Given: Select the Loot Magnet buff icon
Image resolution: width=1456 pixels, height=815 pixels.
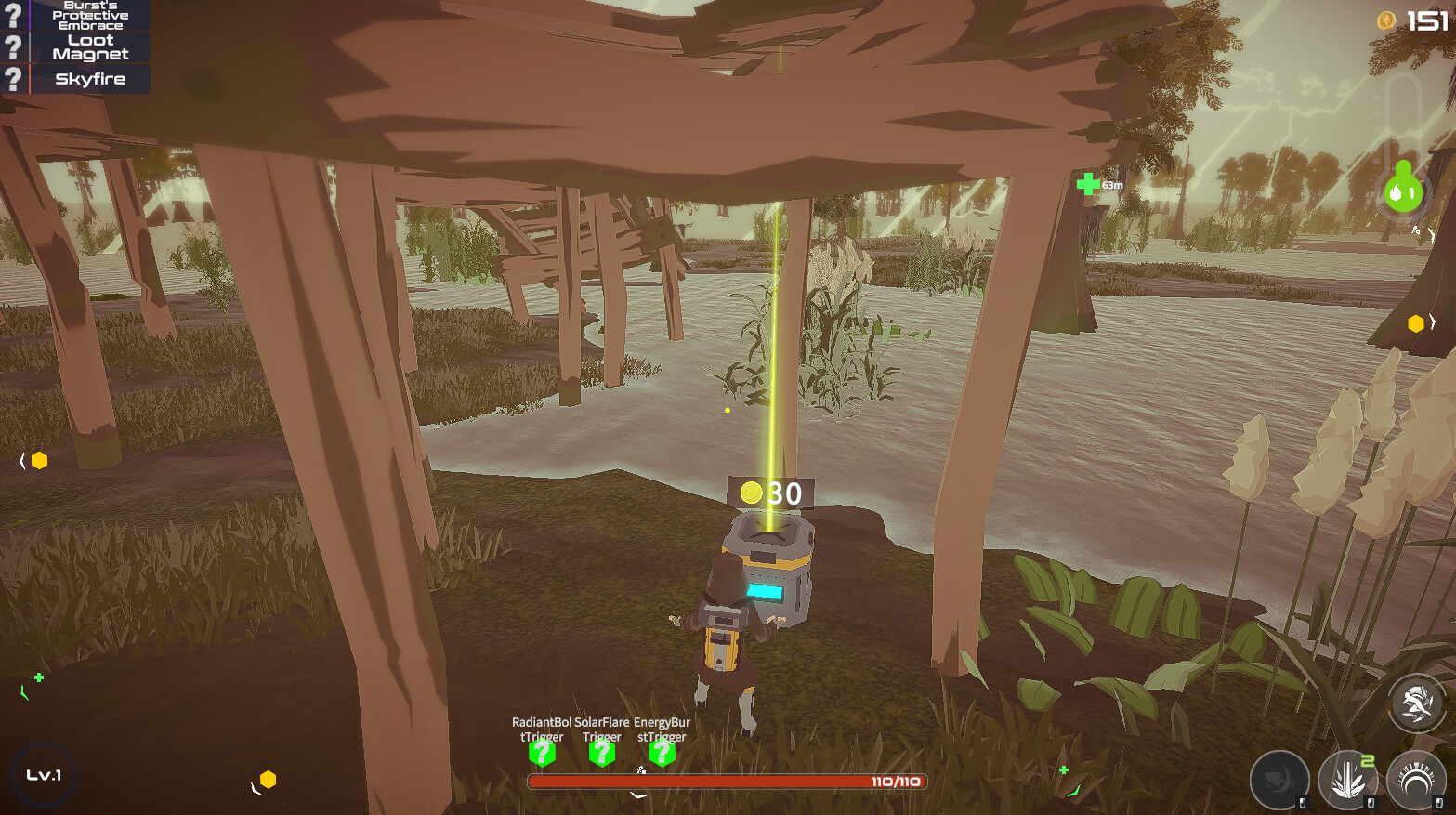Looking at the screenshot, I should 12,46.
